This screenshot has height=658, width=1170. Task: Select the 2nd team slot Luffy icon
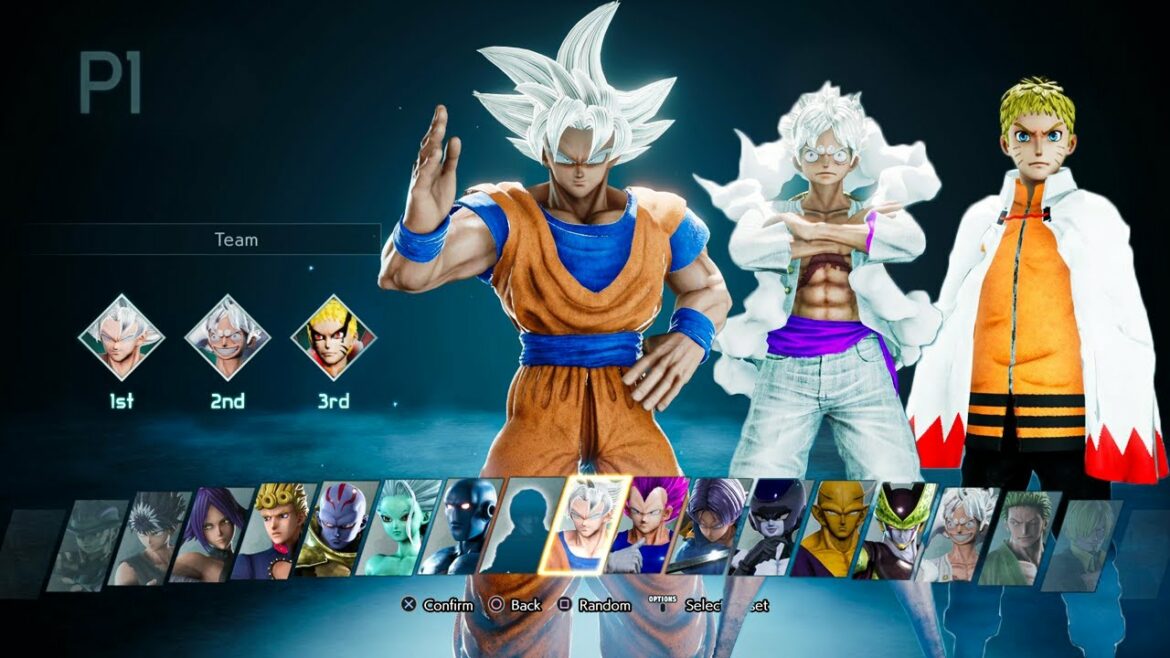(x=227, y=337)
